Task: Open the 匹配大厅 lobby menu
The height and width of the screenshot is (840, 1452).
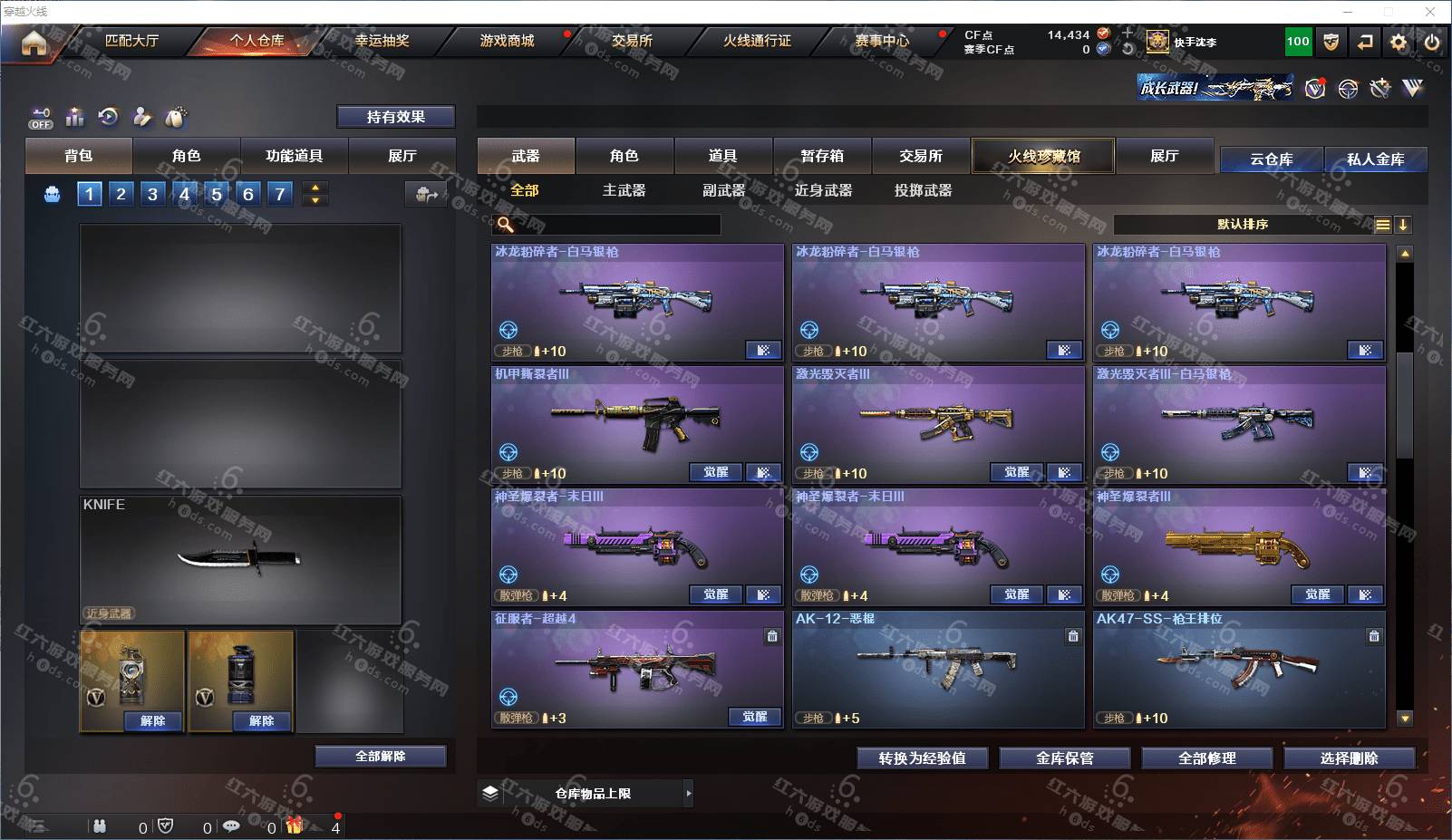Action: 131,41
